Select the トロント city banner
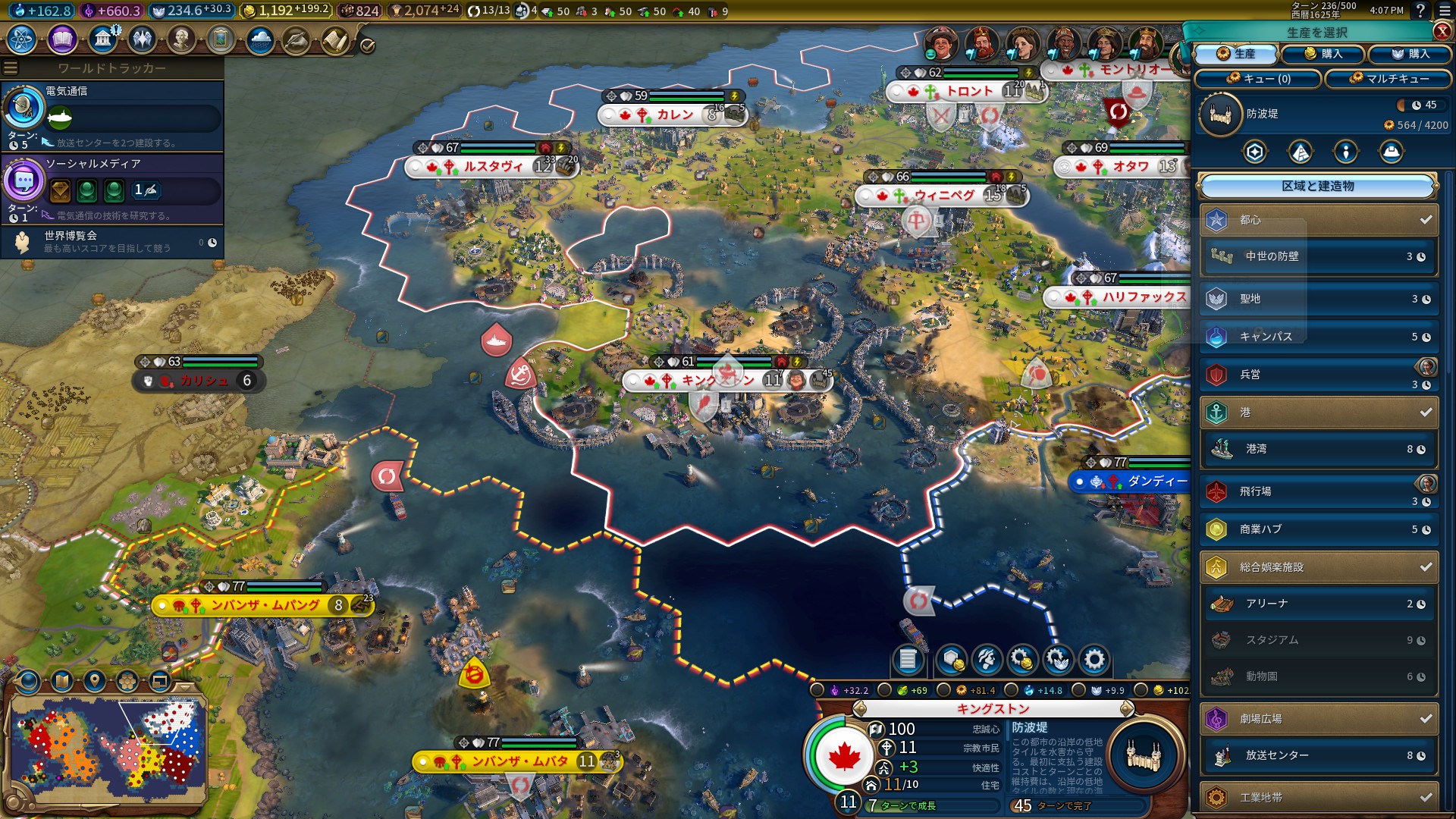The width and height of the screenshot is (1456, 819). click(x=968, y=92)
